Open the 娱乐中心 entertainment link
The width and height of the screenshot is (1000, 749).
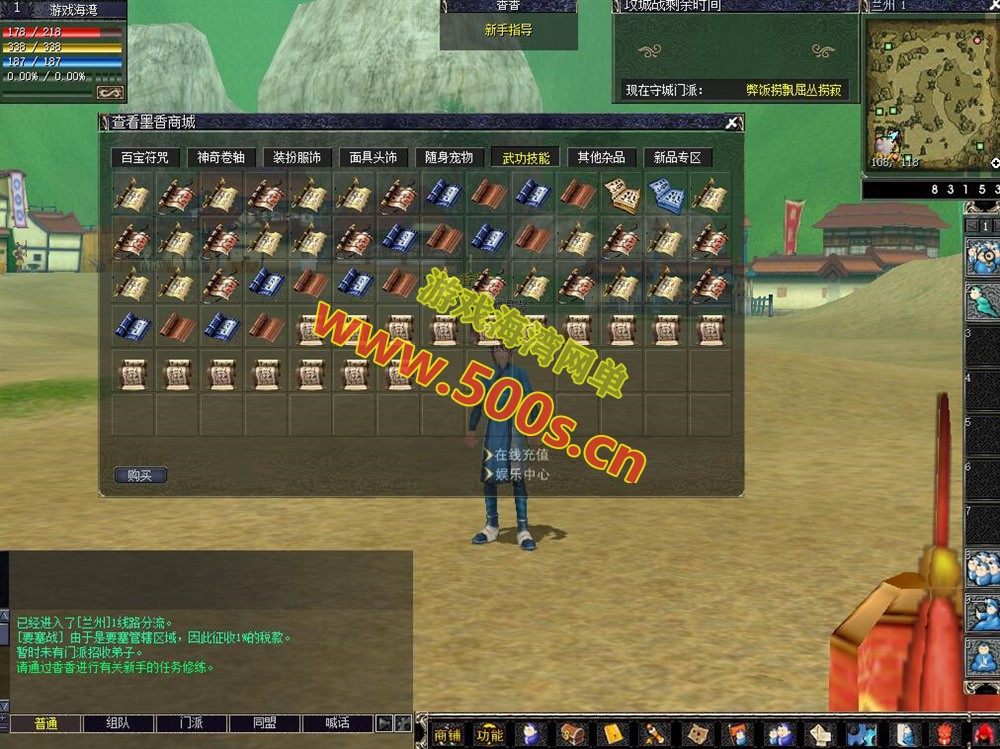point(521,474)
